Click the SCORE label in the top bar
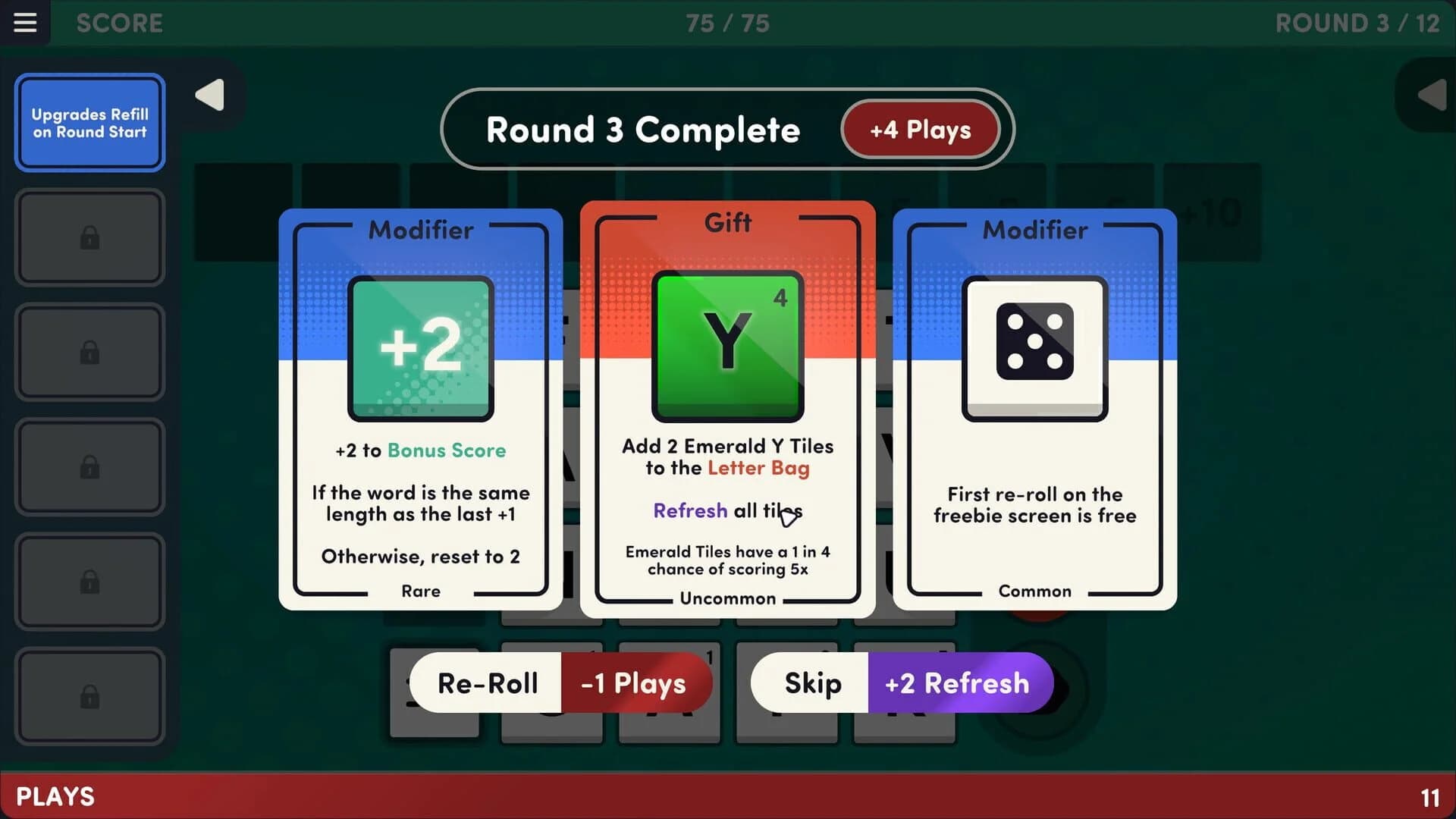 coord(119,24)
